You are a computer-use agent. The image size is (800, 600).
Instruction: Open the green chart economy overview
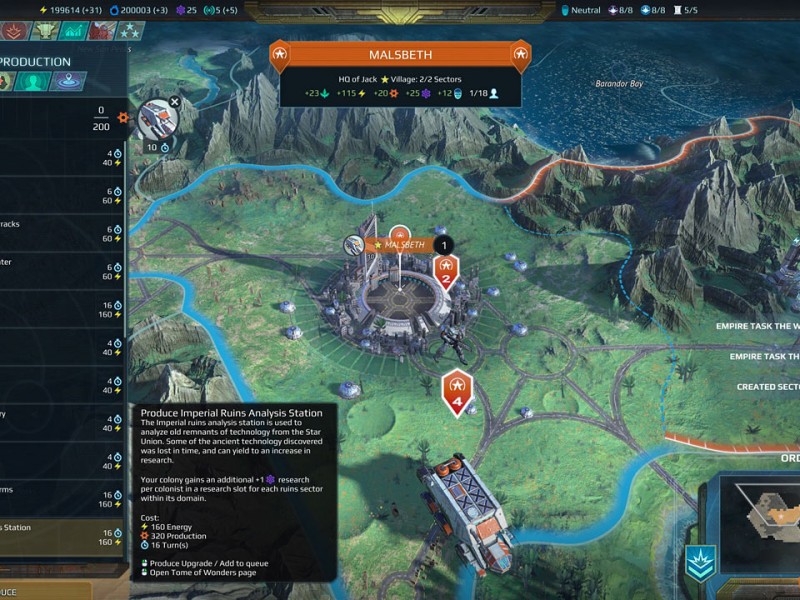[73, 31]
